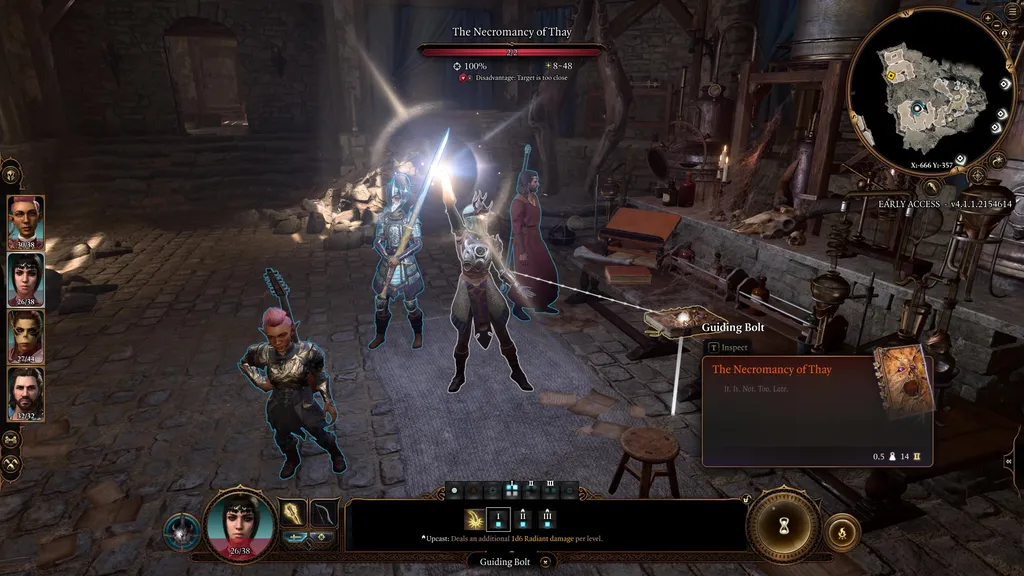Choose the level III spell slot
Image resolution: width=1024 pixels, height=576 pixels.
point(547,519)
